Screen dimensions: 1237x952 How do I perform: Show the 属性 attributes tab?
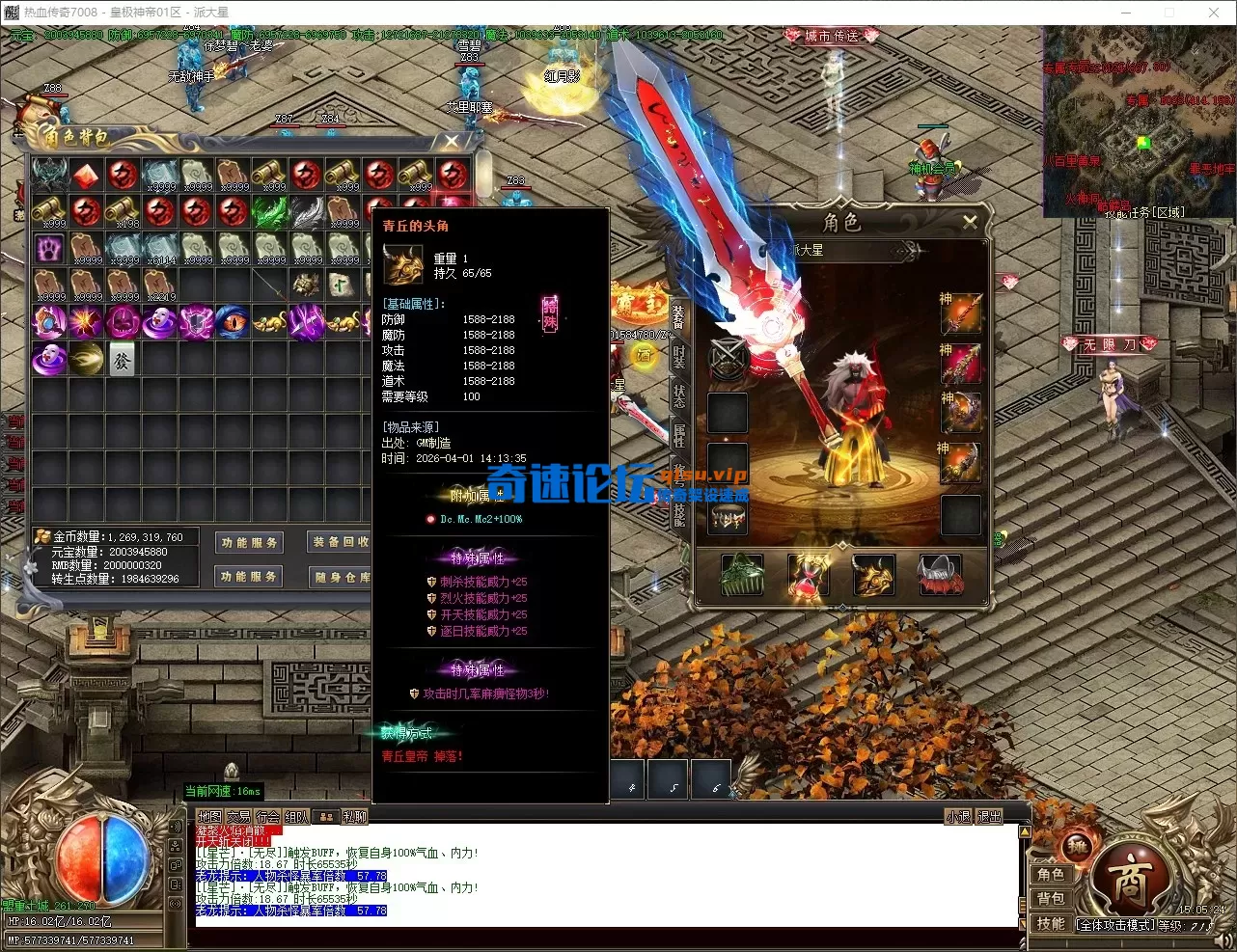pyautogui.click(x=679, y=434)
